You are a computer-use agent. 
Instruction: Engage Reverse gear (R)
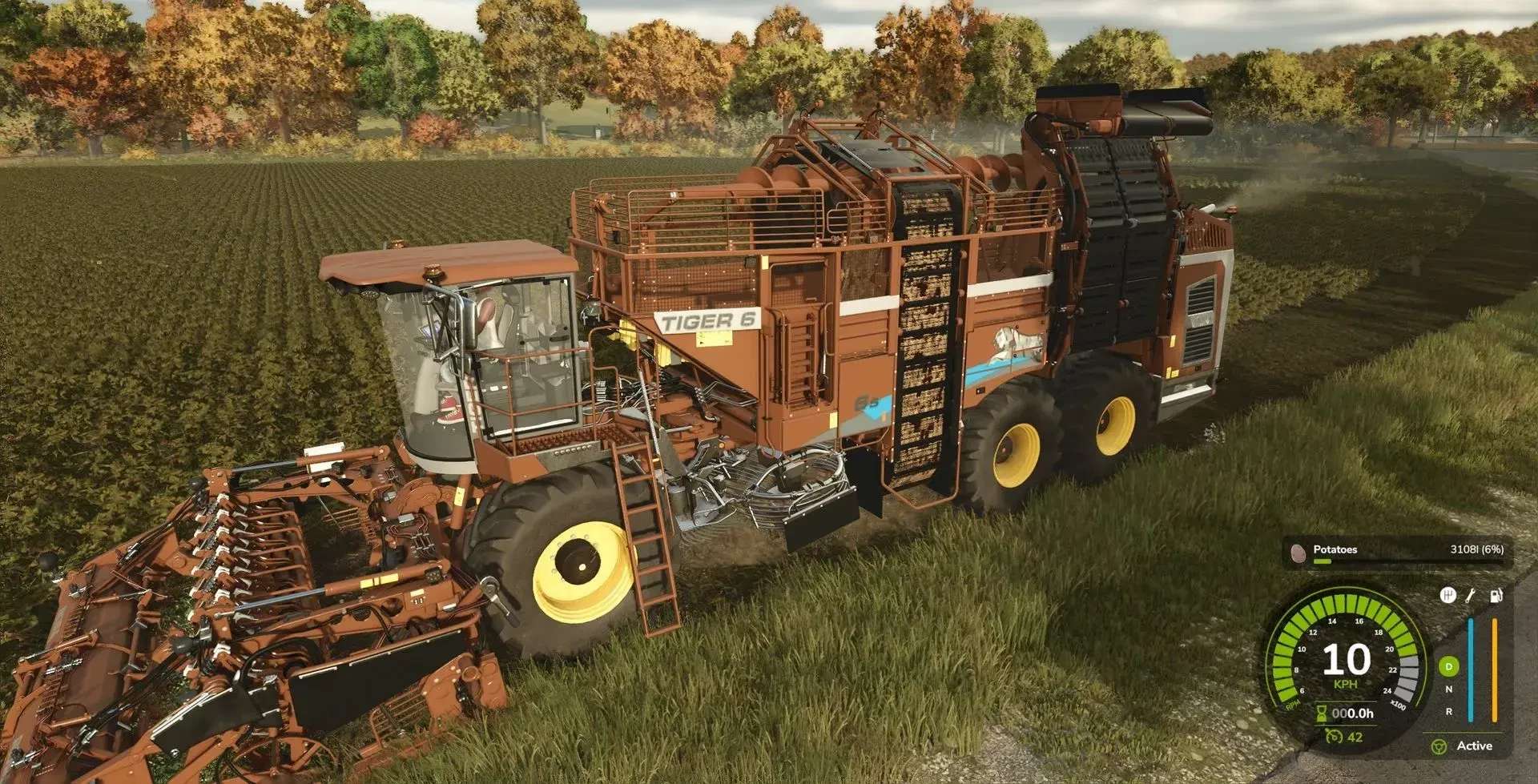click(1448, 711)
